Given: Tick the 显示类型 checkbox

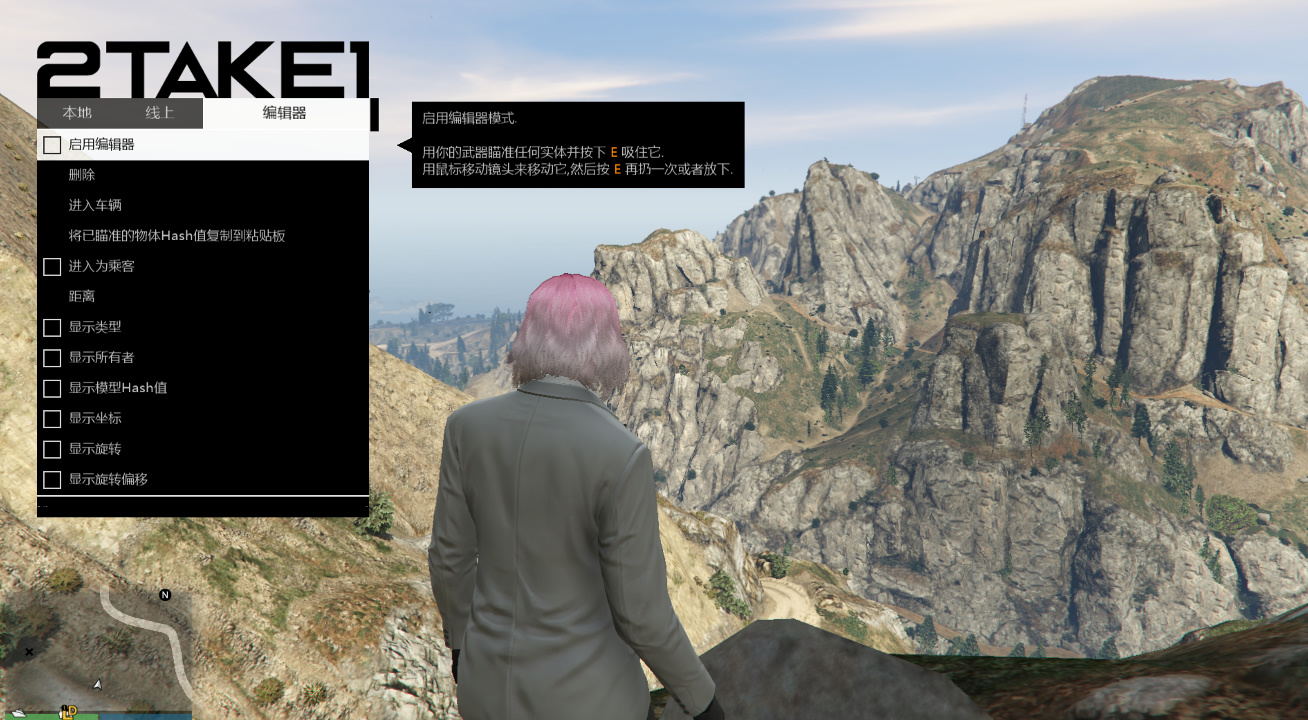Looking at the screenshot, I should 52,327.
